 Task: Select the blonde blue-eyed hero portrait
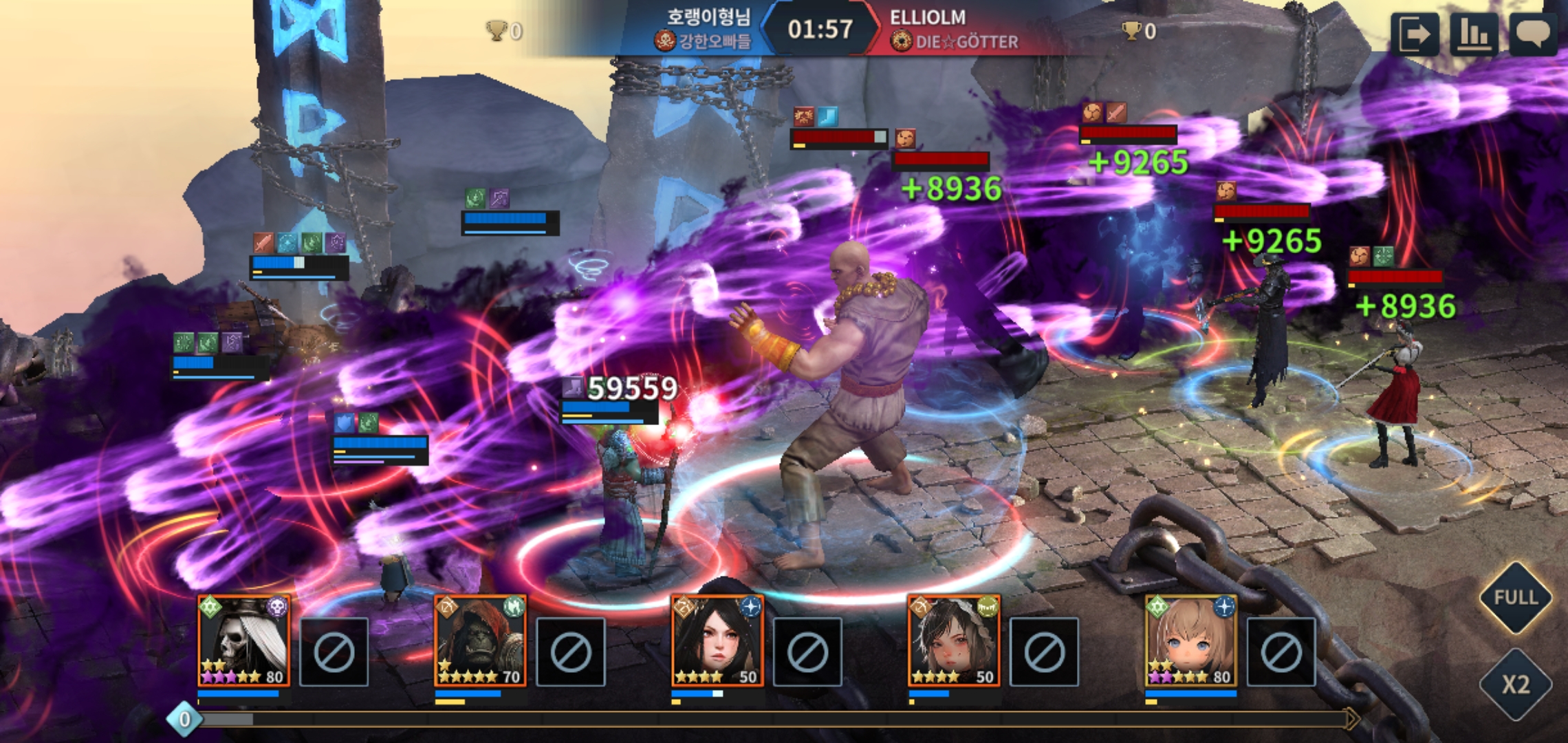[1190, 641]
